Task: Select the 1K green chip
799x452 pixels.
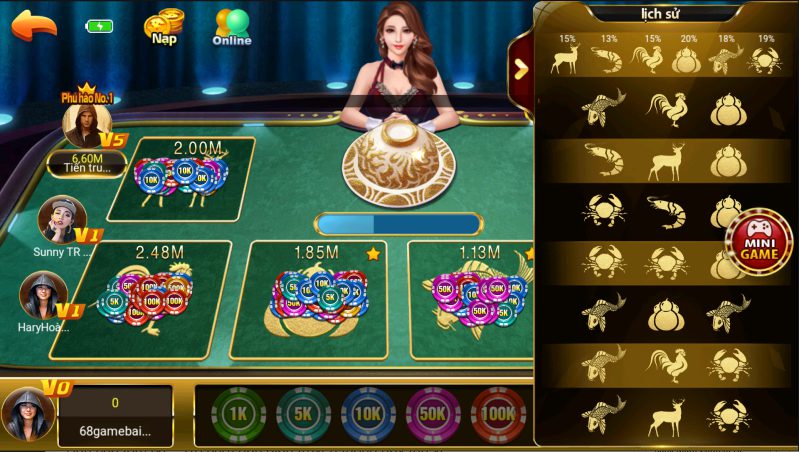Action: 238,414
